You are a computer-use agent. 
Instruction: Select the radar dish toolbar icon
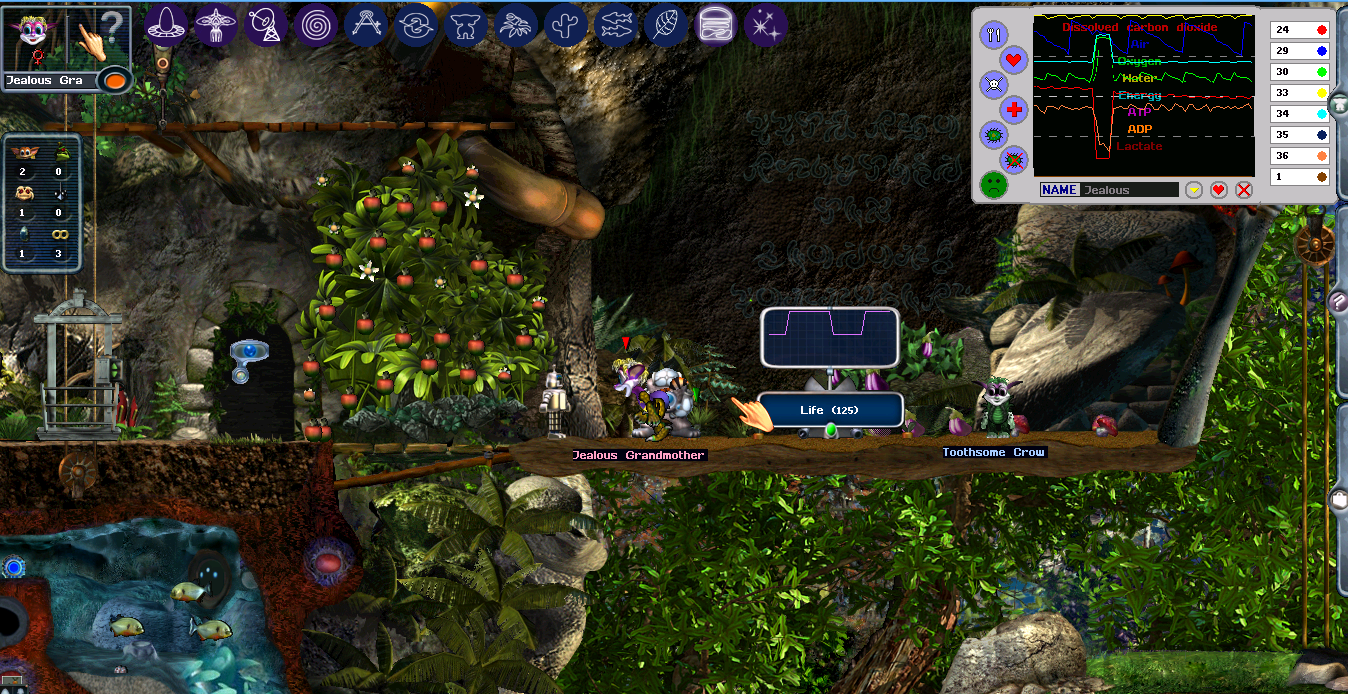pyautogui.click(x=265, y=25)
